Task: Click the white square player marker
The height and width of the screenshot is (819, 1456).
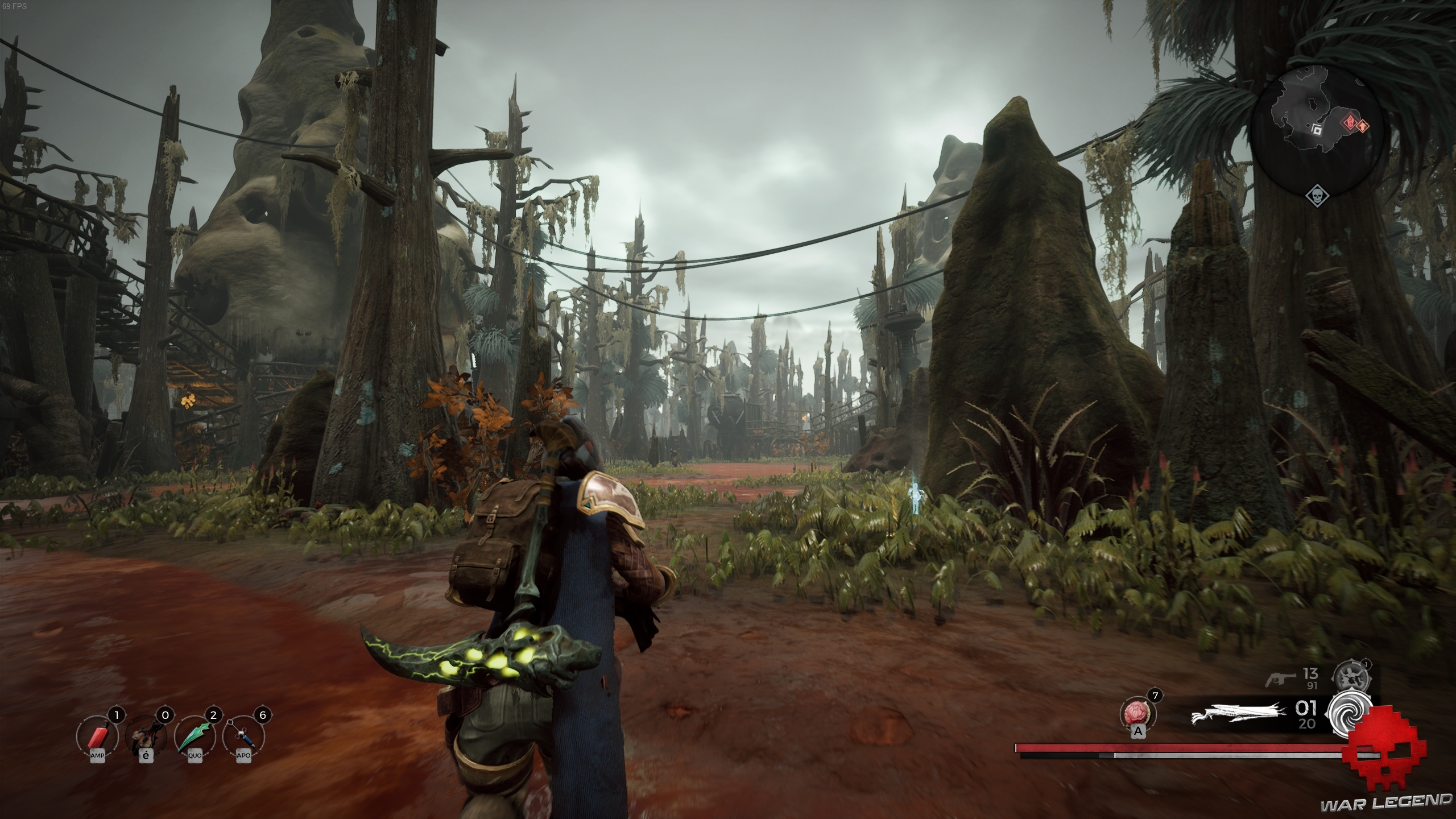Action: pos(1316,130)
